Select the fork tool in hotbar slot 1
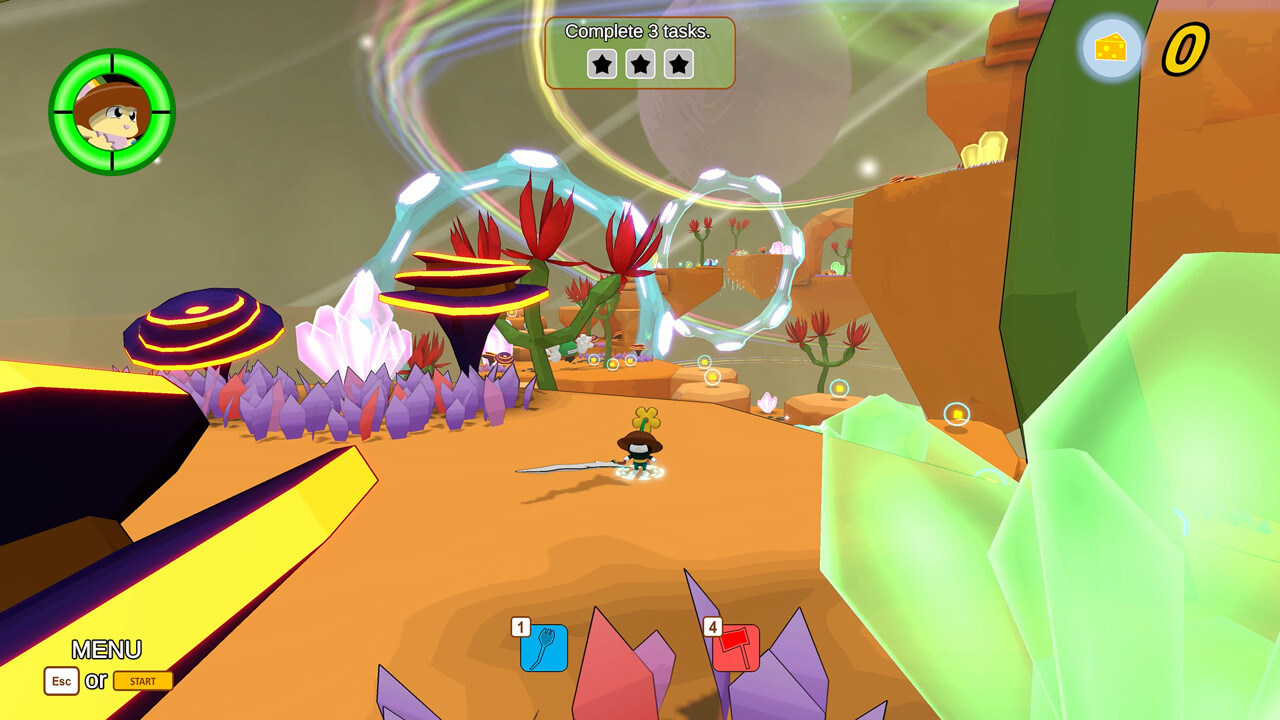 (544, 650)
